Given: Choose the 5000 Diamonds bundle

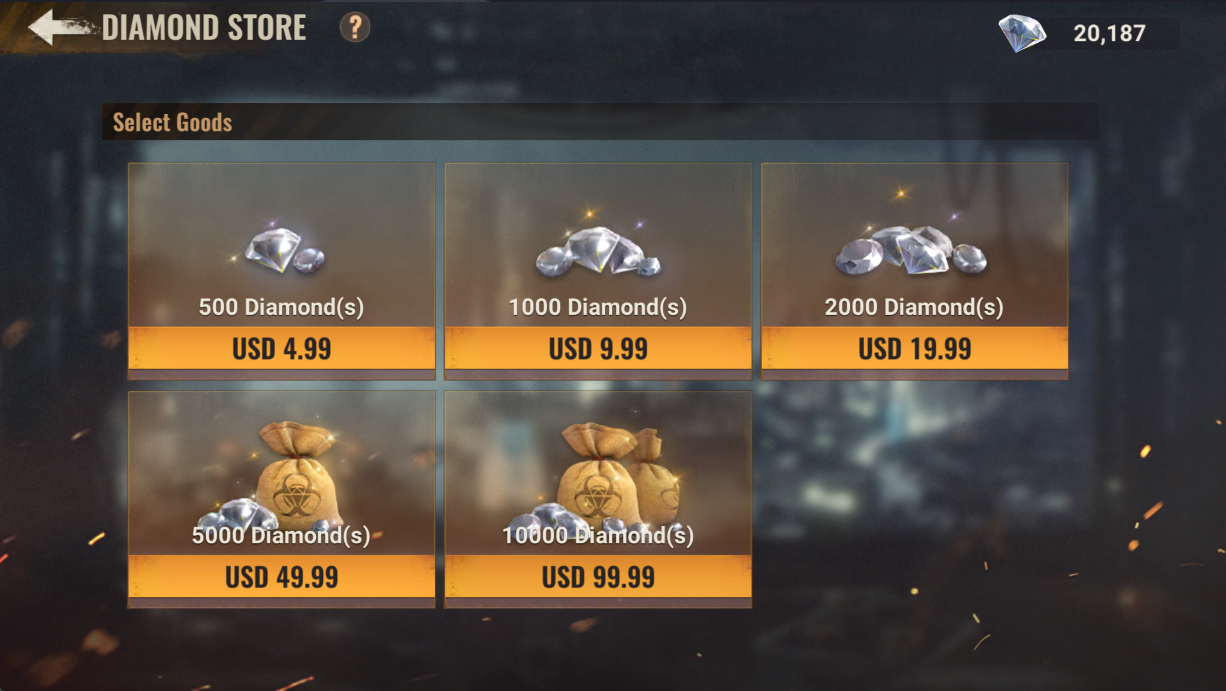Looking at the screenshot, I should tap(281, 577).
